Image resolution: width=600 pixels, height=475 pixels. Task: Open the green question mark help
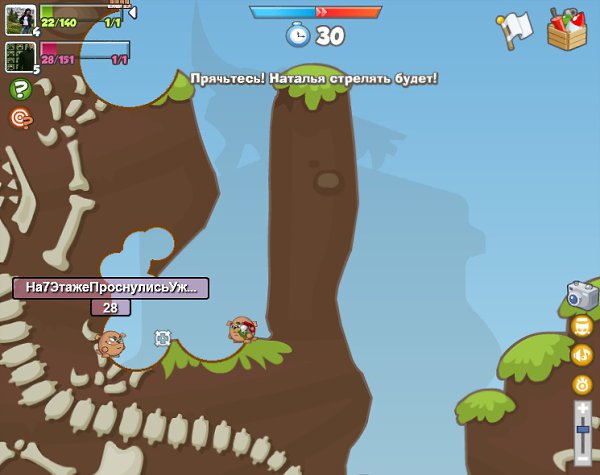point(20,89)
